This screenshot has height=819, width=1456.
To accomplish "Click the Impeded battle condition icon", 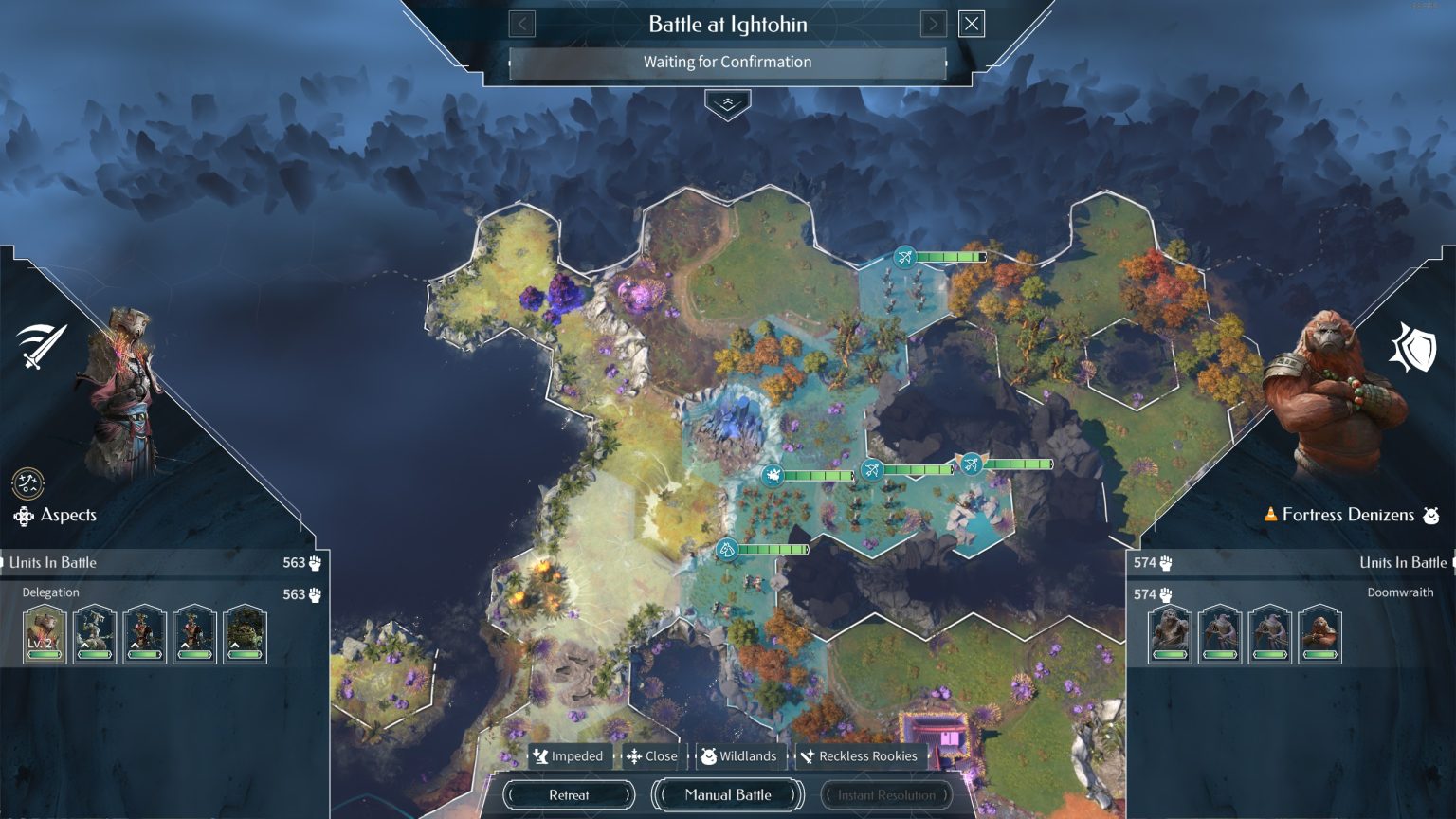I will click(x=542, y=756).
